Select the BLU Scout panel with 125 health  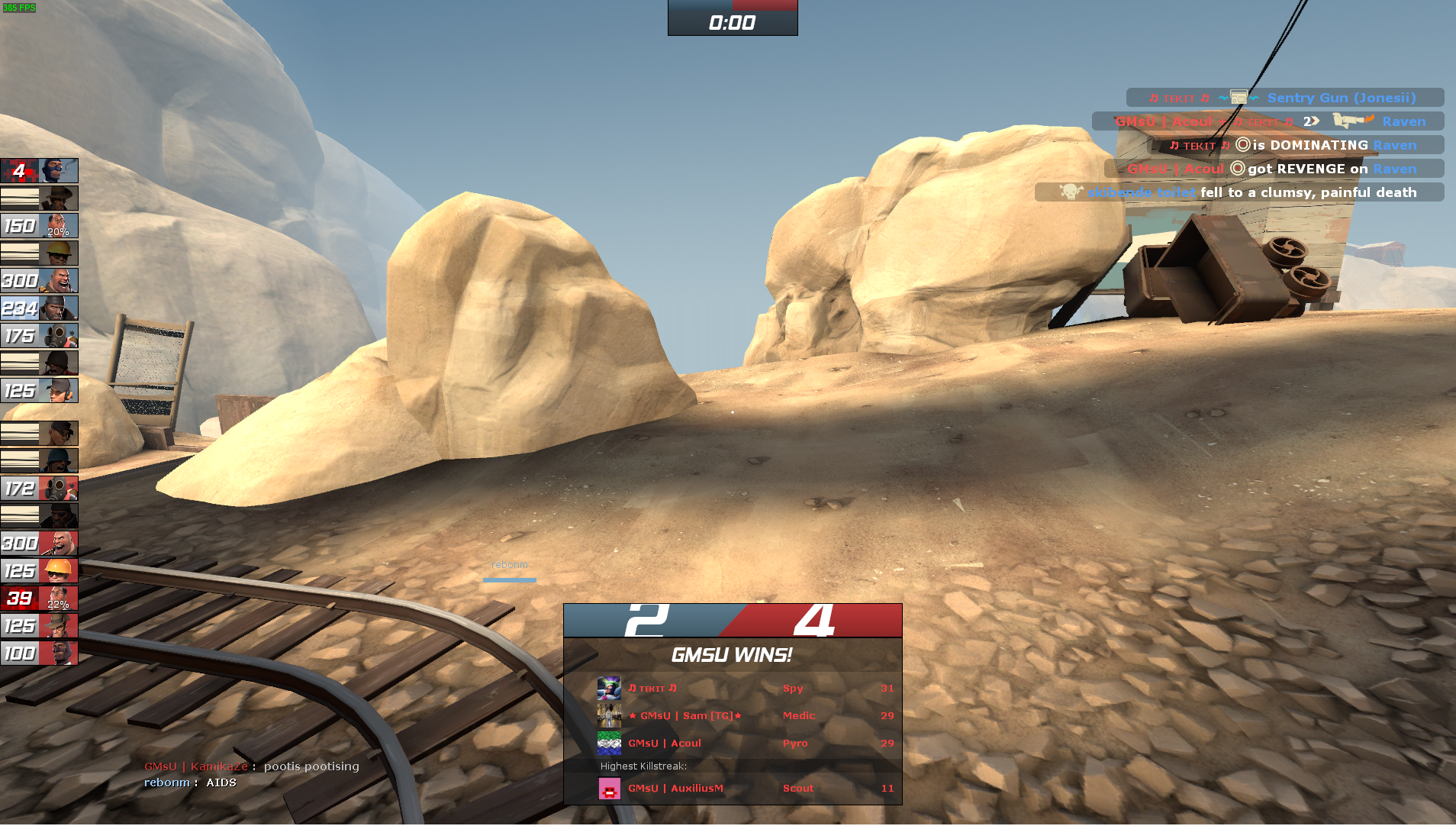(39, 391)
